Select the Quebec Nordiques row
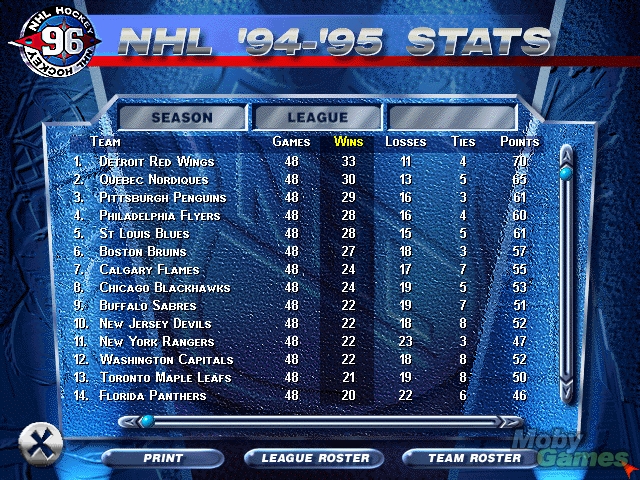This screenshot has width=640, height=480. (x=156, y=179)
